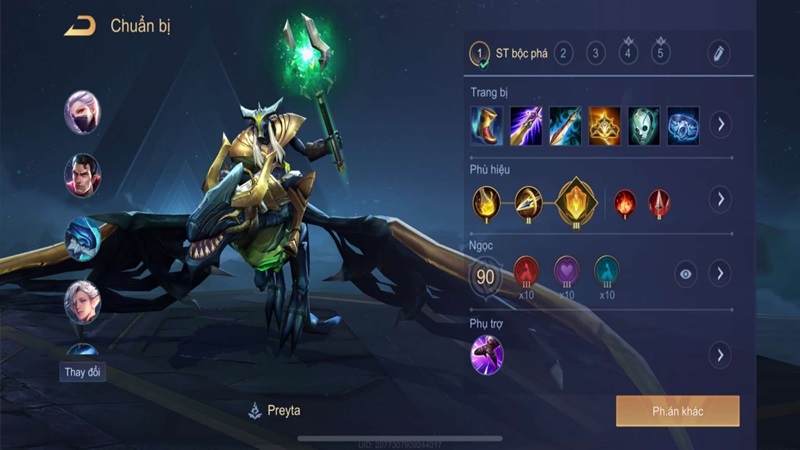Switch to build preset 2

[x=564, y=53]
